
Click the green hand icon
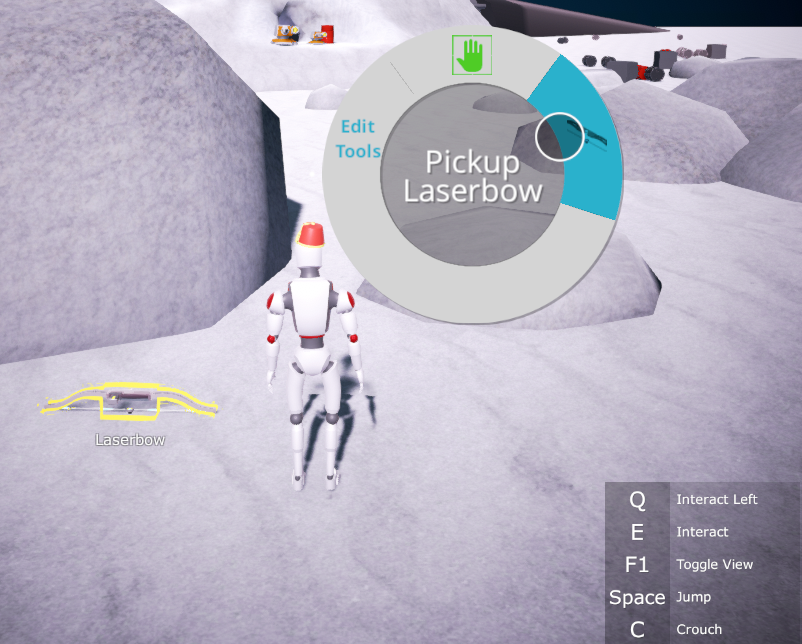pos(468,55)
